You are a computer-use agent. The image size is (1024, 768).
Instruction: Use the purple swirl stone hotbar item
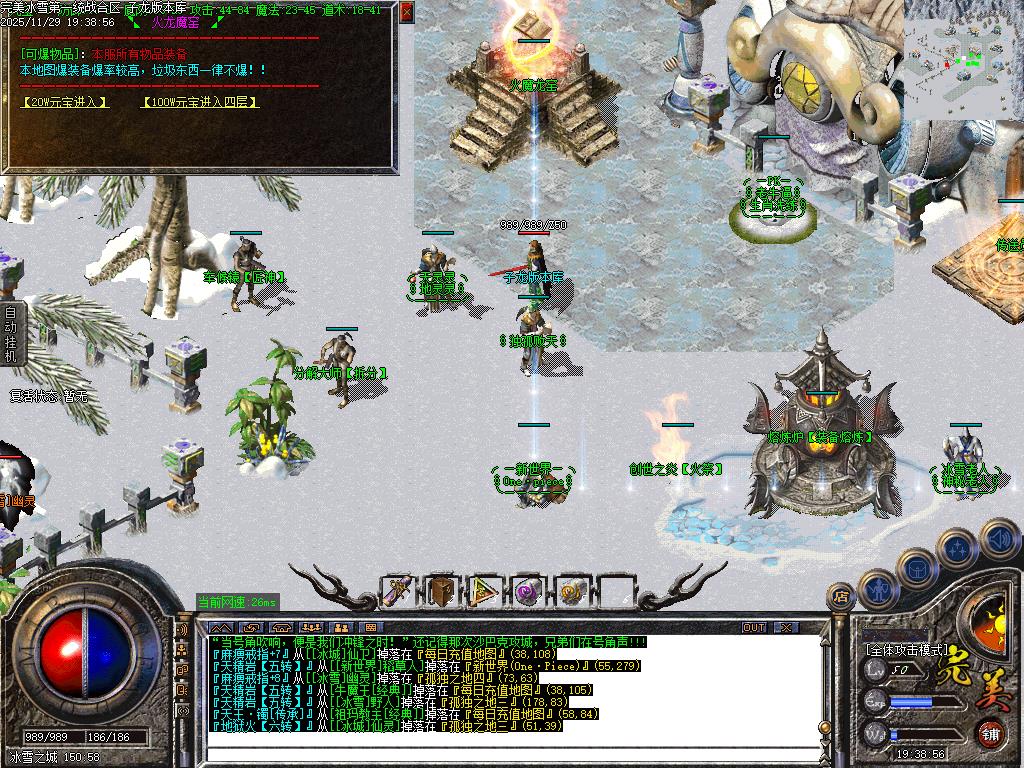tap(527, 592)
